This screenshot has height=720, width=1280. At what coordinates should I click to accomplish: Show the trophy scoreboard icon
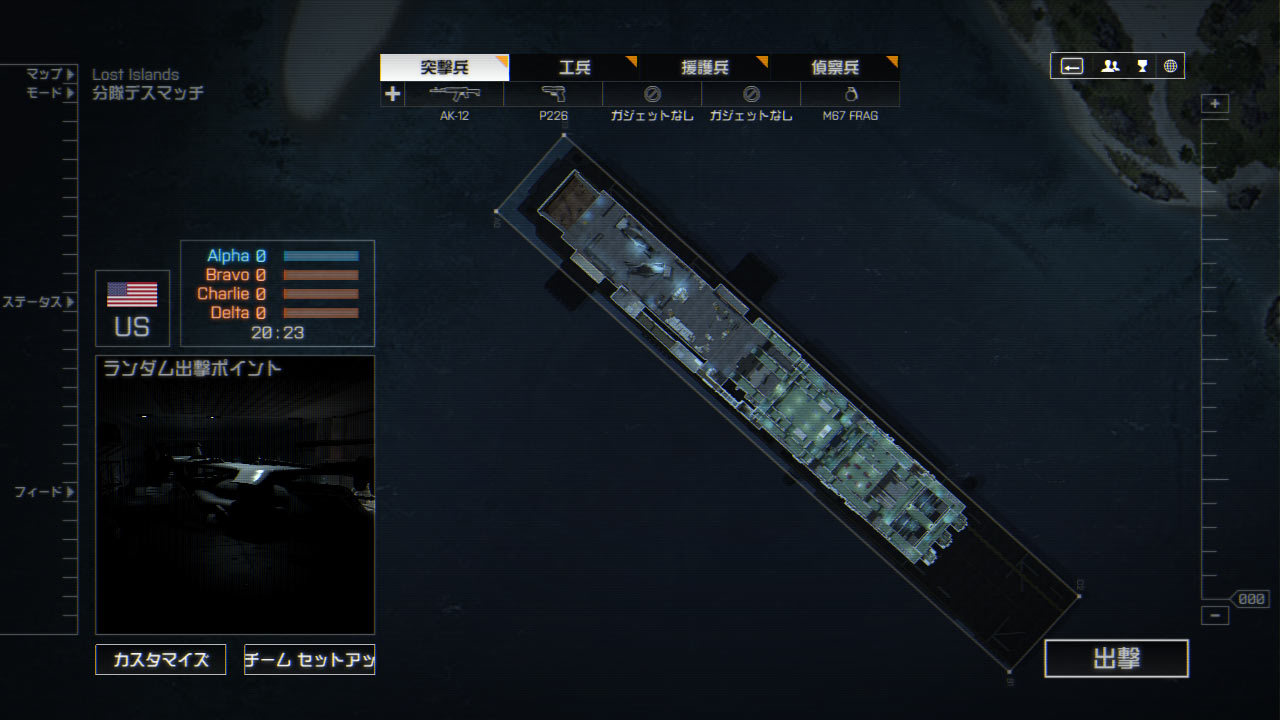click(1142, 66)
